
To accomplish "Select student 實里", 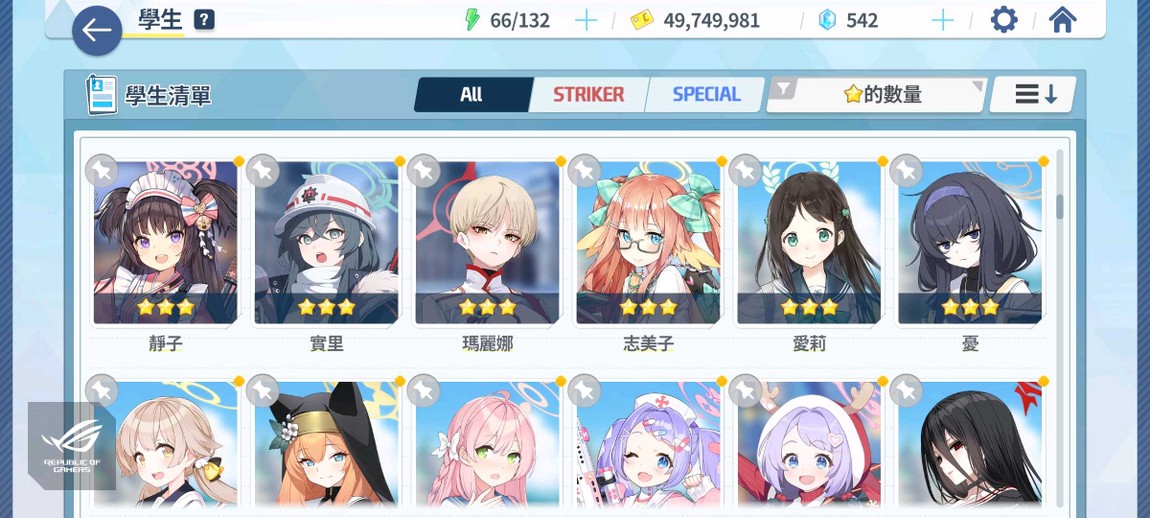I will pos(327,242).
